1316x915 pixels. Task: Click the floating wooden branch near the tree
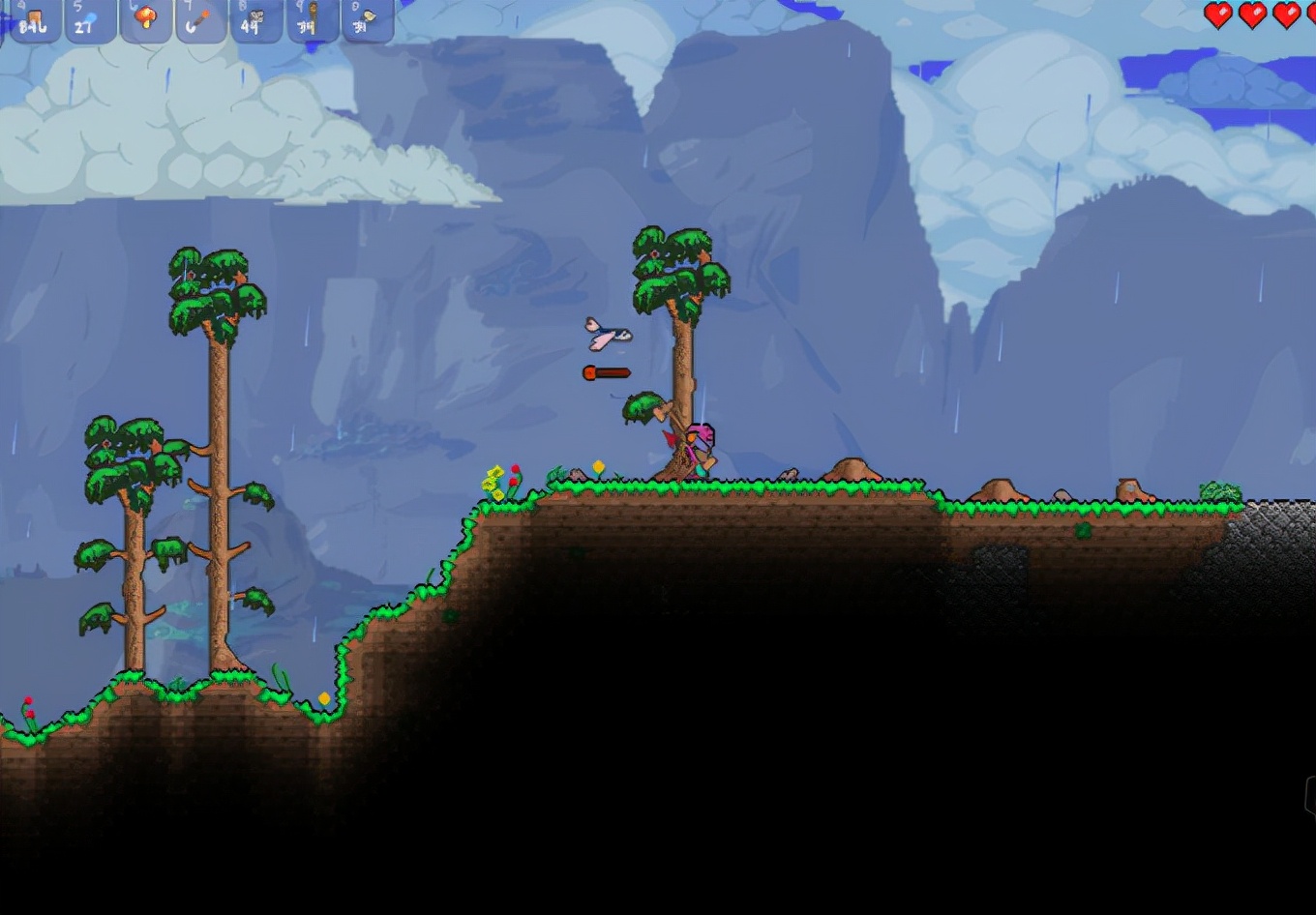click(x=605, y=371)
